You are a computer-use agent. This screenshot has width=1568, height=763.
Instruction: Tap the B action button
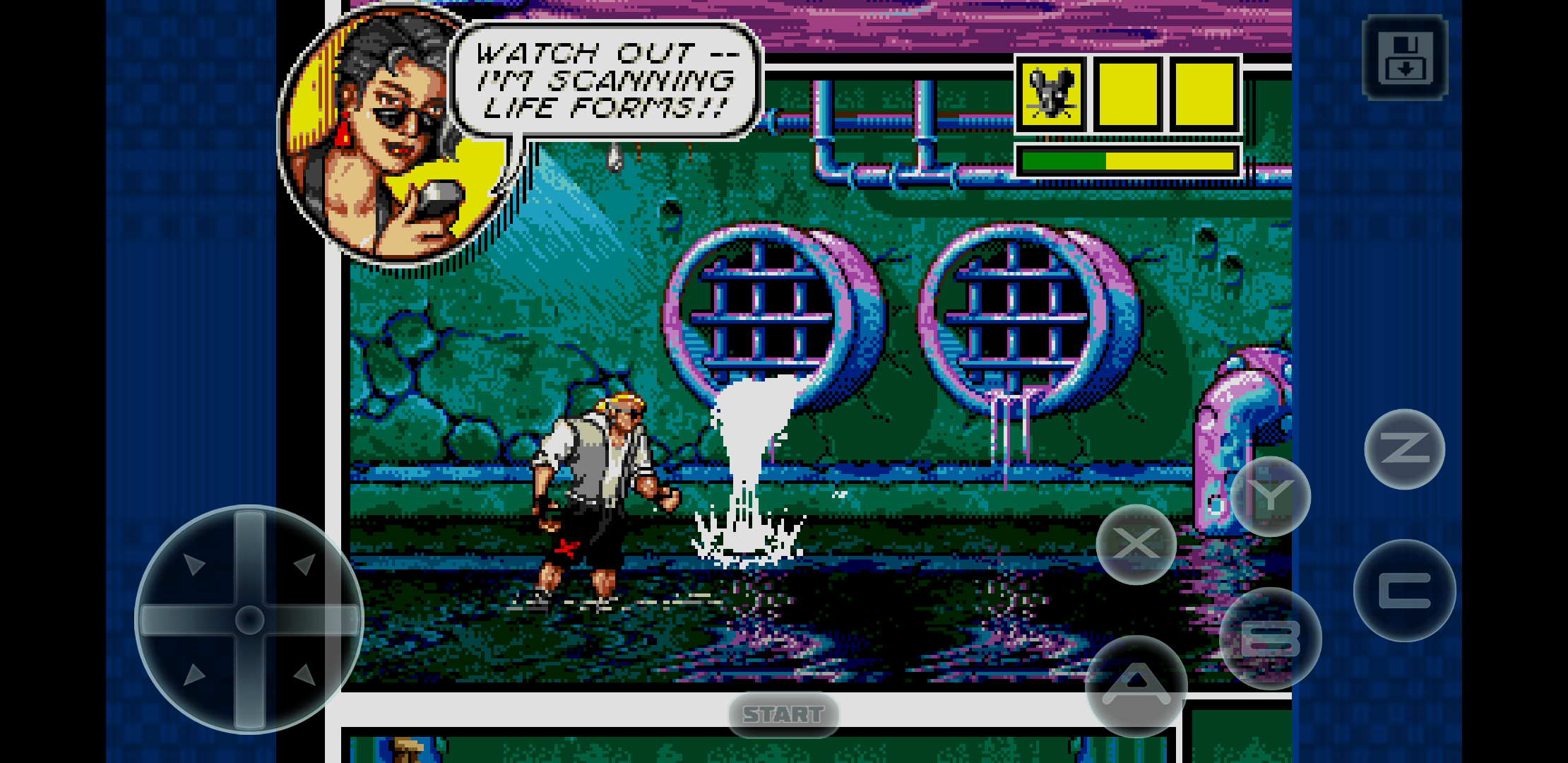tap(1270, 638)
